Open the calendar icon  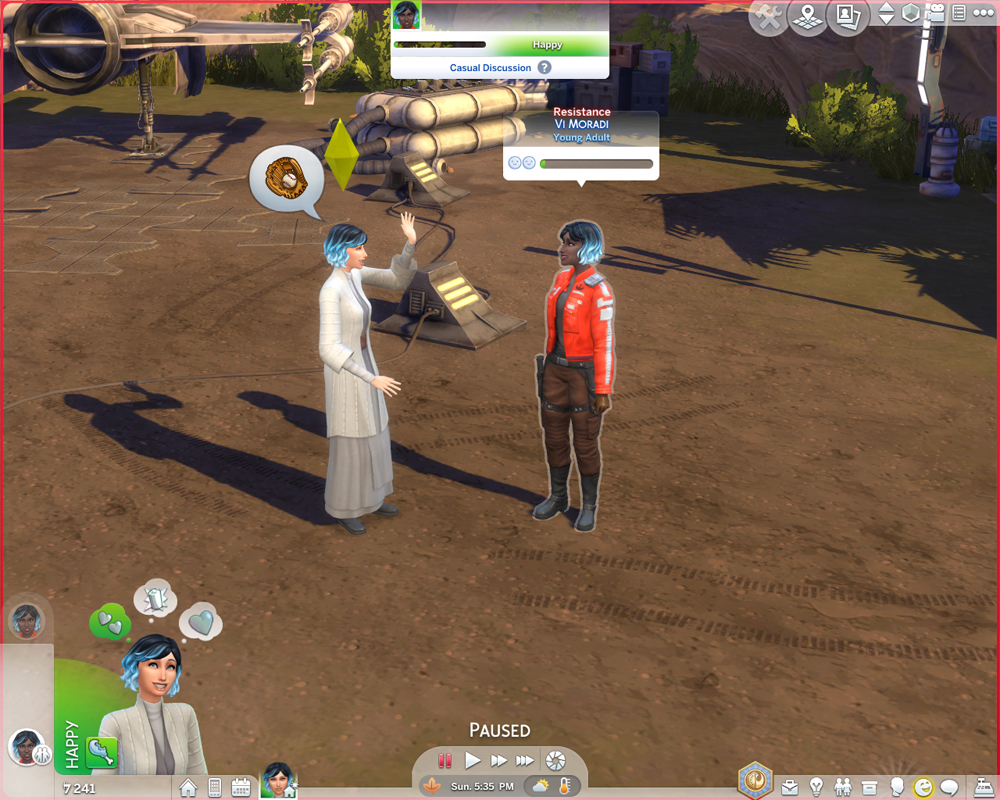tap(241, 787)
